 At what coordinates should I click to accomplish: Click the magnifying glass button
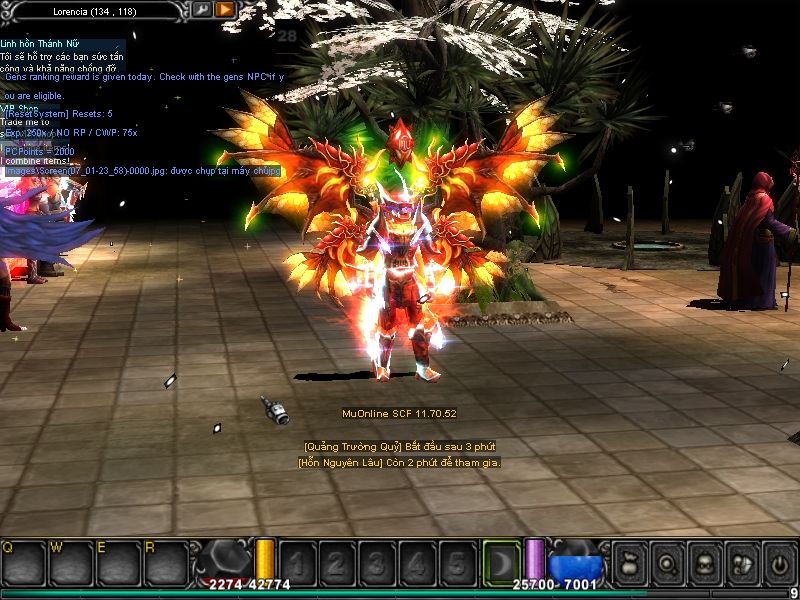tap(667, 563)
